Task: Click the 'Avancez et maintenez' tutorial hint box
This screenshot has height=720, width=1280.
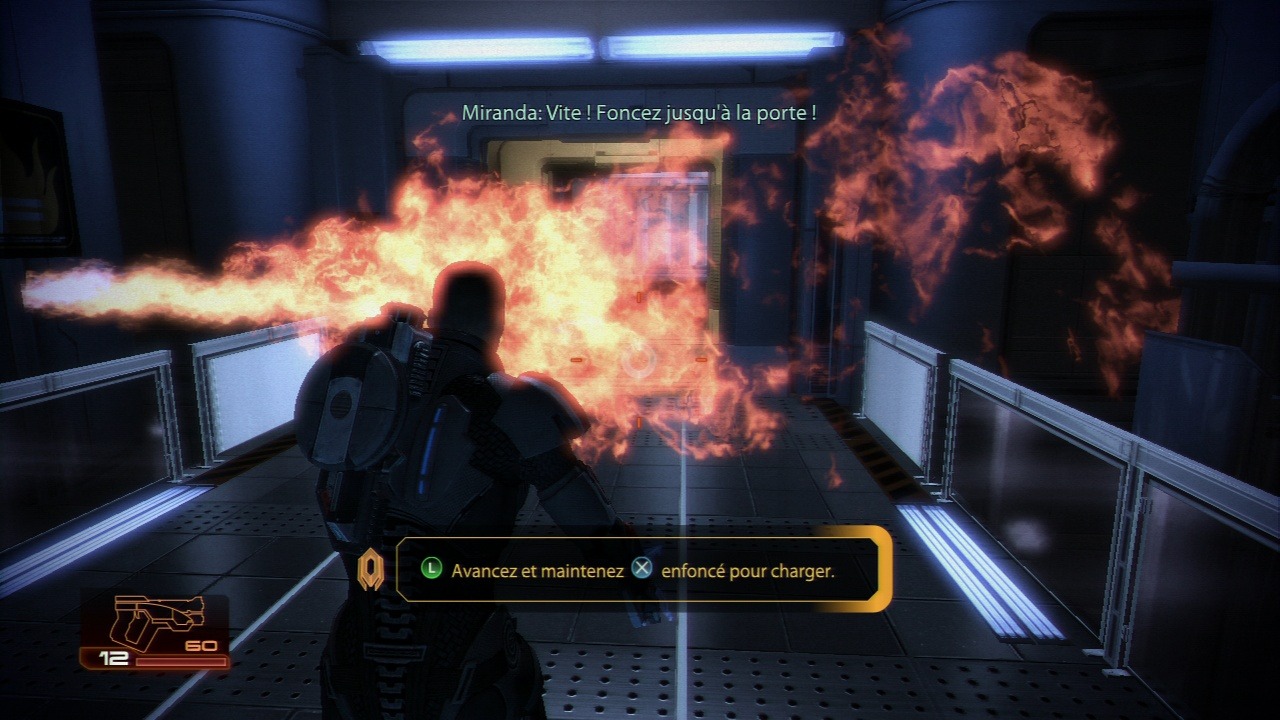Action: point(642,569)
